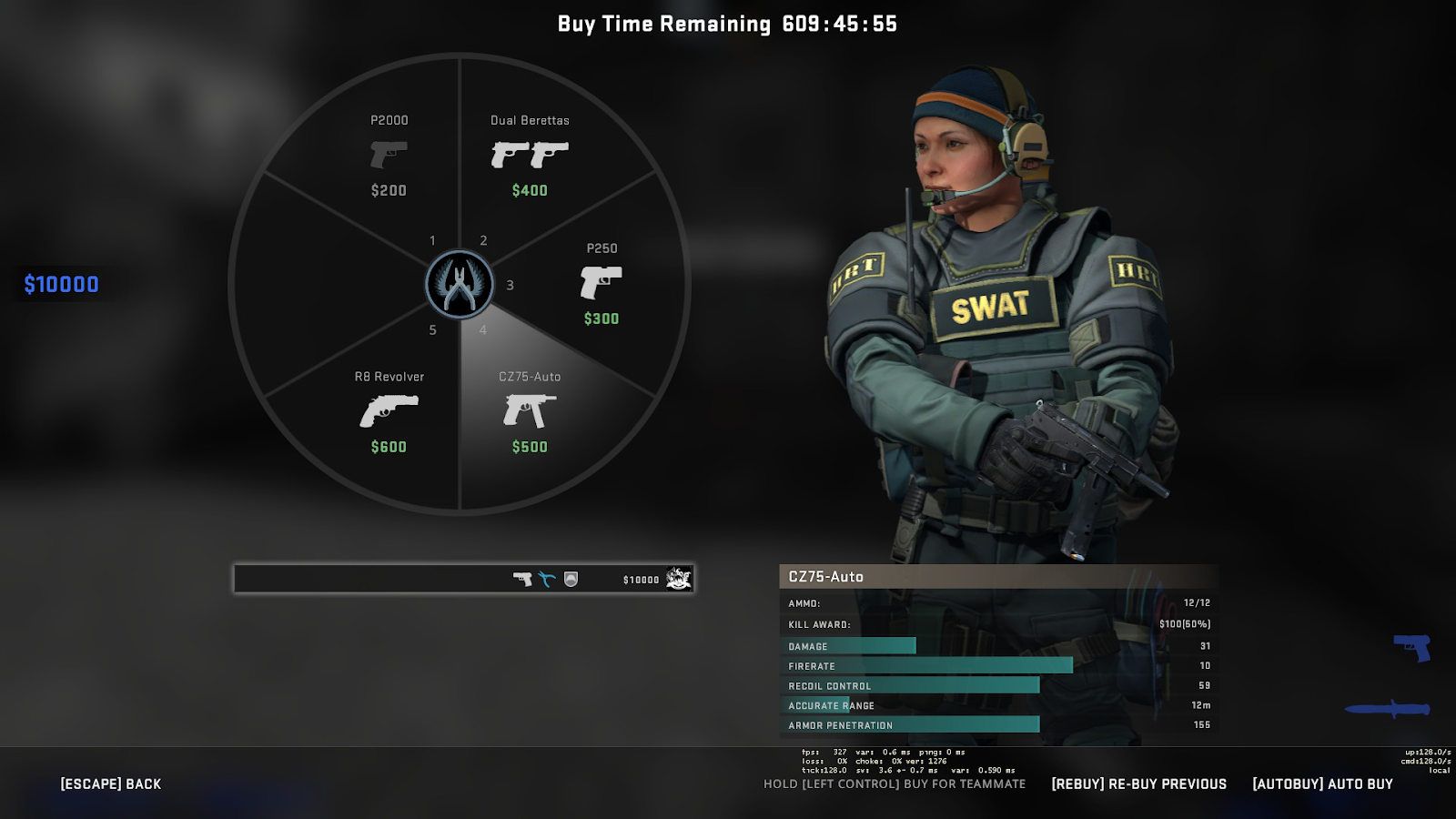Select the shield icon in loadout bar
Image resolution: width=1456 pixels, height=819 pixels.
(571, 579)
